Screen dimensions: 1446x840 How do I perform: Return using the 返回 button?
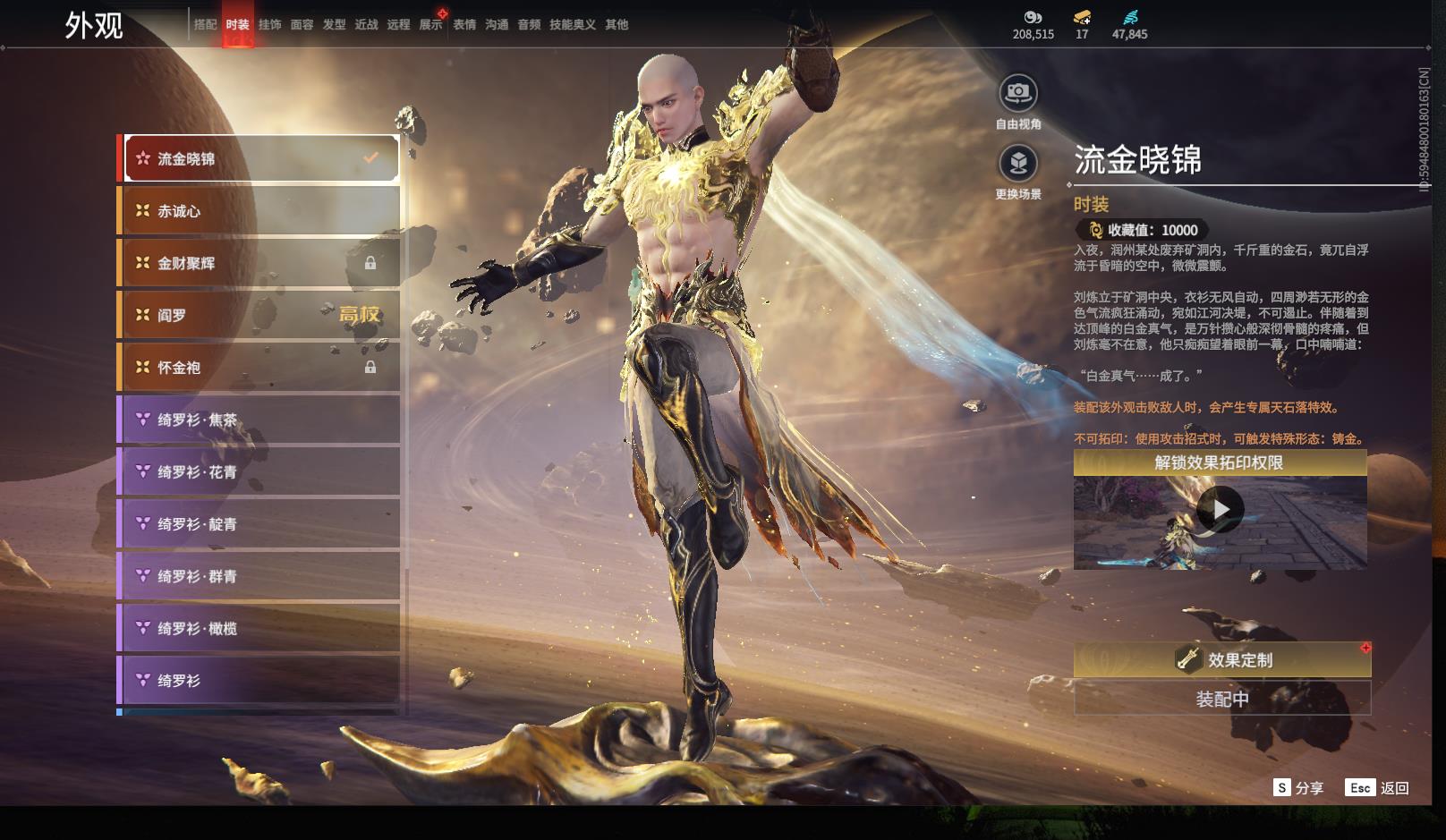1378,787
